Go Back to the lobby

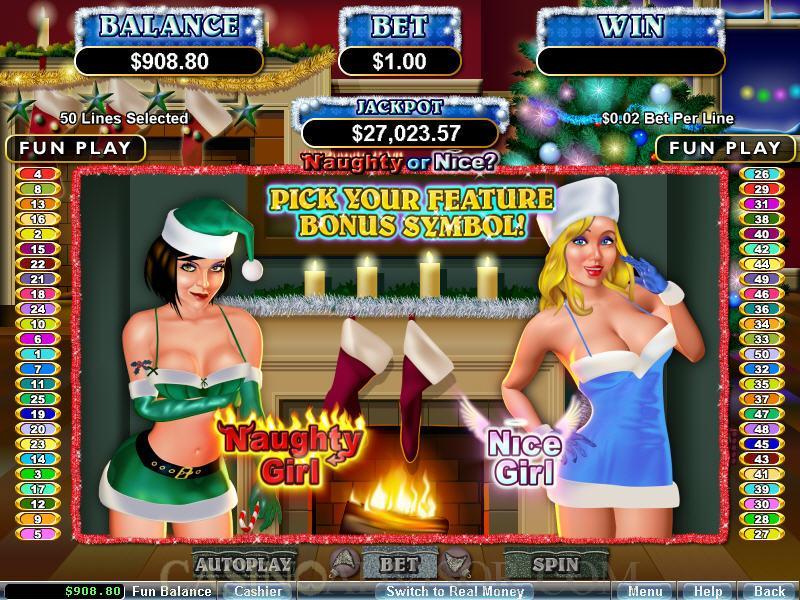(769, 591)
